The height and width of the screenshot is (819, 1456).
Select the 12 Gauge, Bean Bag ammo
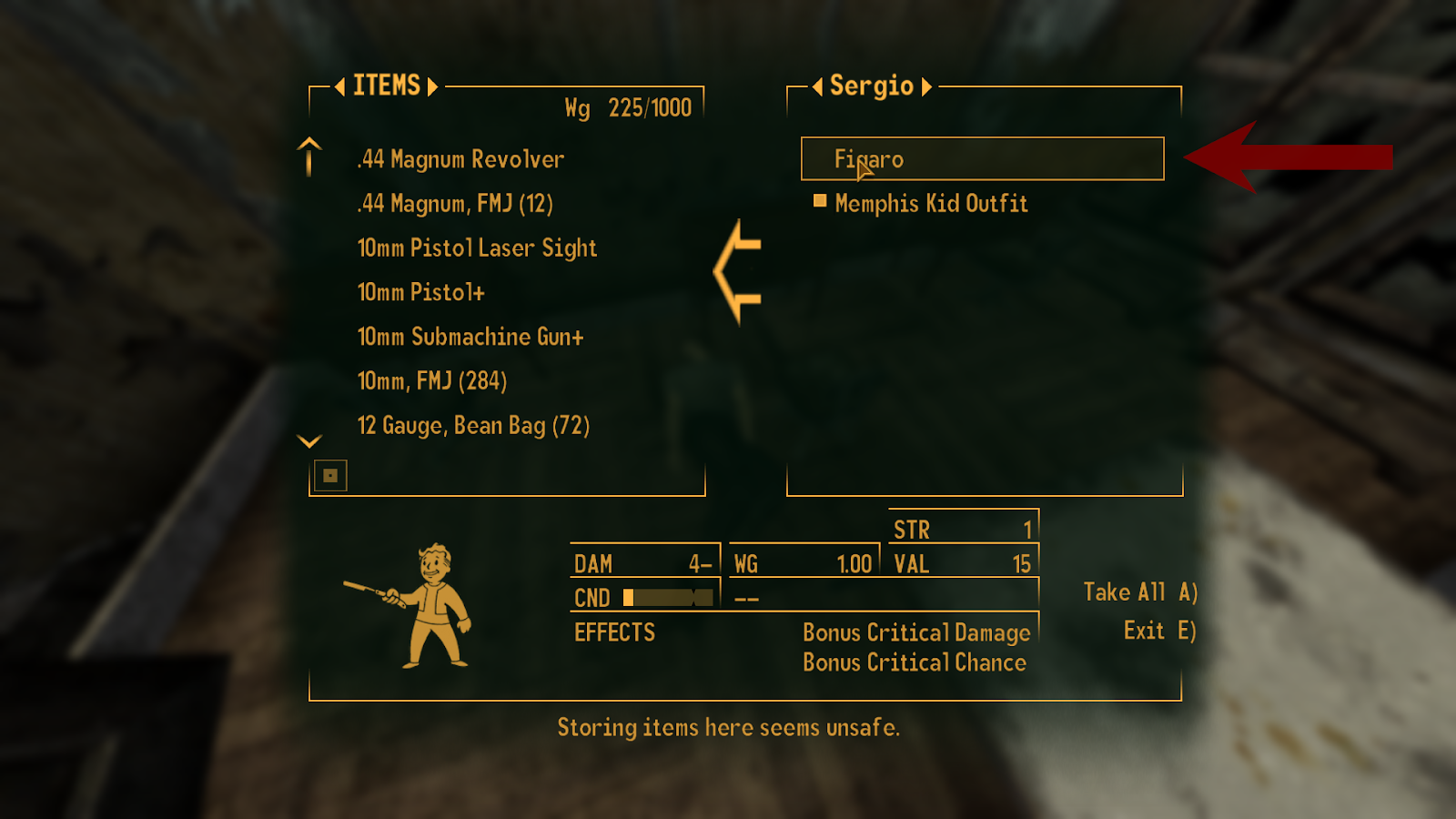click(474, 425)
